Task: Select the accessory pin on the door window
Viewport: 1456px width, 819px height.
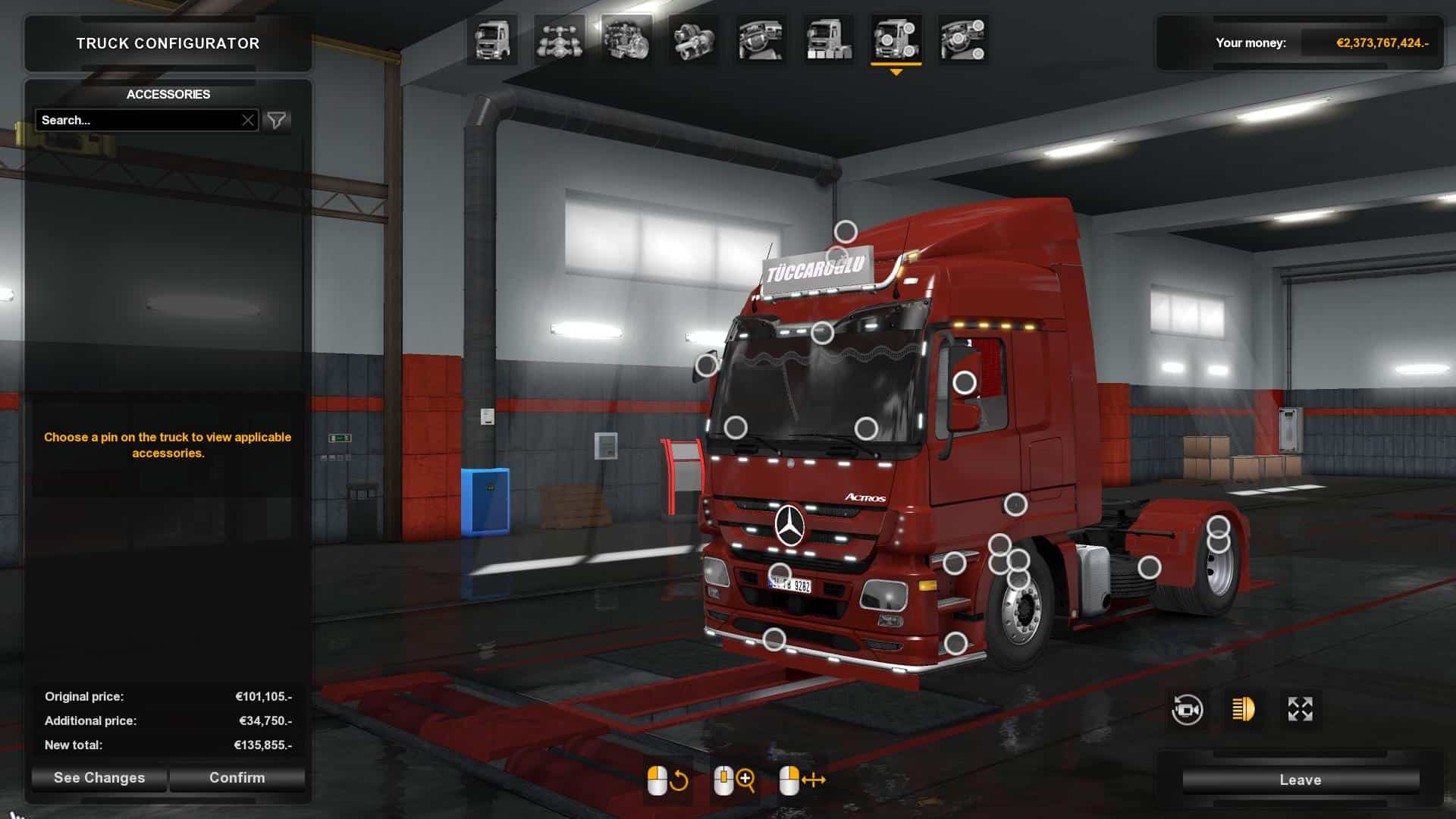Action: pos(965,383)
